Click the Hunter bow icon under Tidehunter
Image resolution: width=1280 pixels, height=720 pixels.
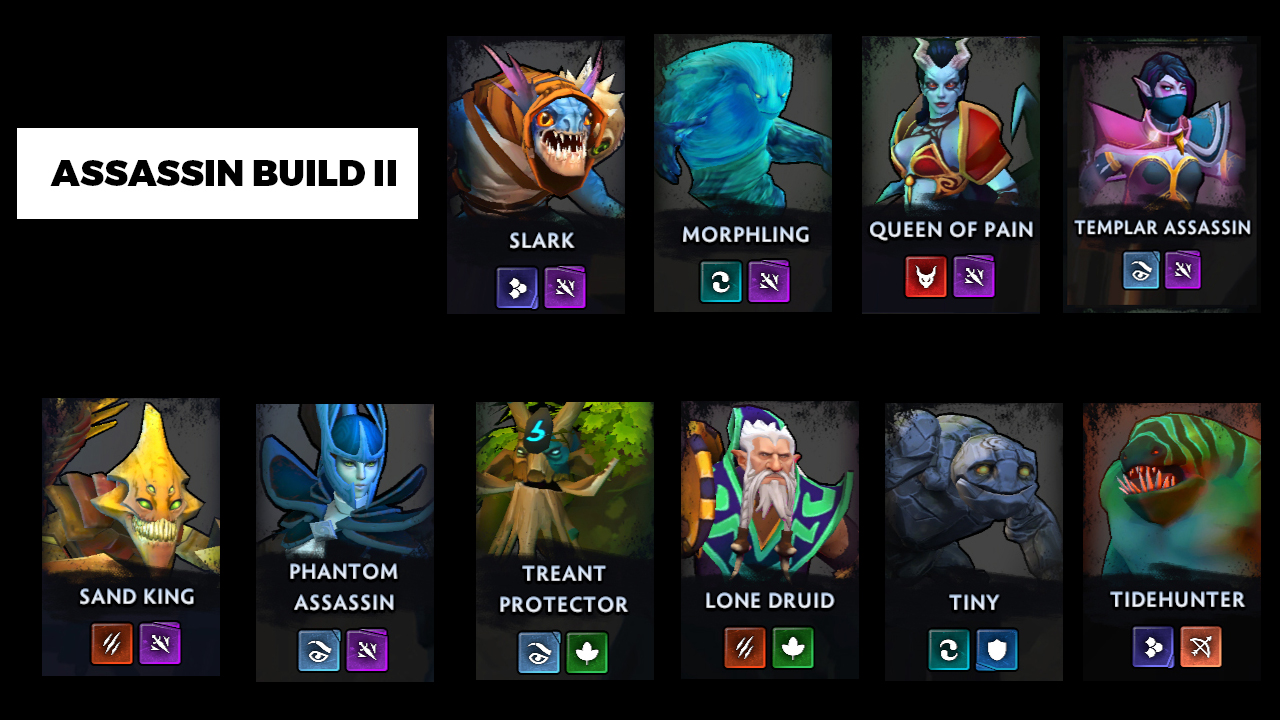tap(1199, 647)
